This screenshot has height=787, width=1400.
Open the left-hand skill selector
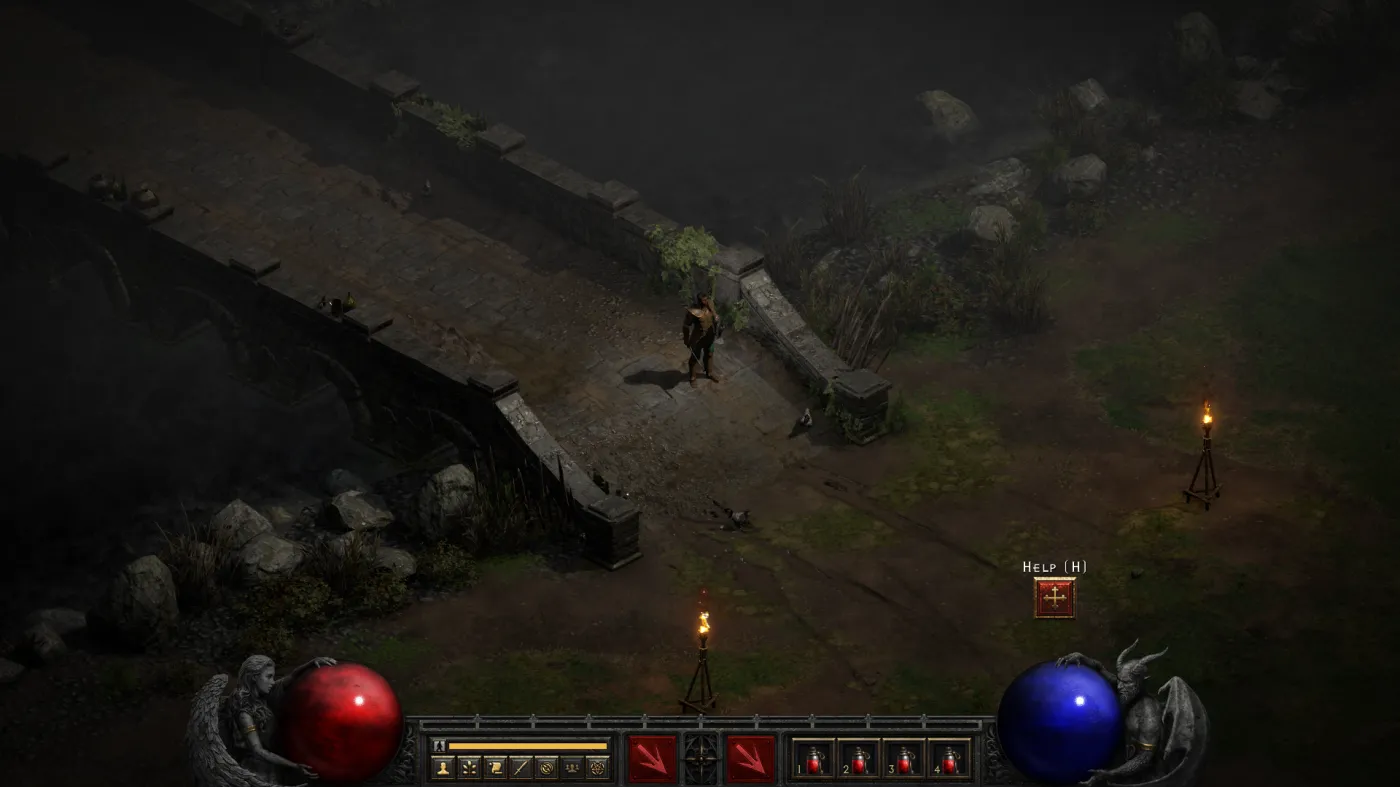651,755
